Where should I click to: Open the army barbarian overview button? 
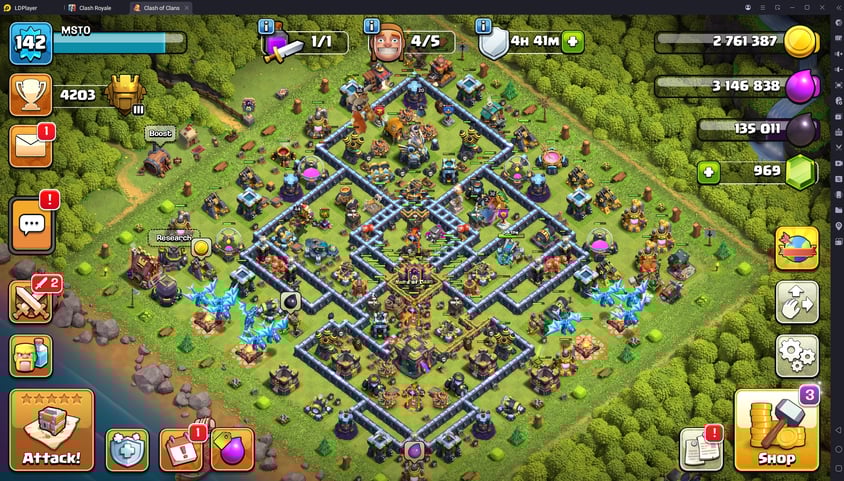click(31, 355)
